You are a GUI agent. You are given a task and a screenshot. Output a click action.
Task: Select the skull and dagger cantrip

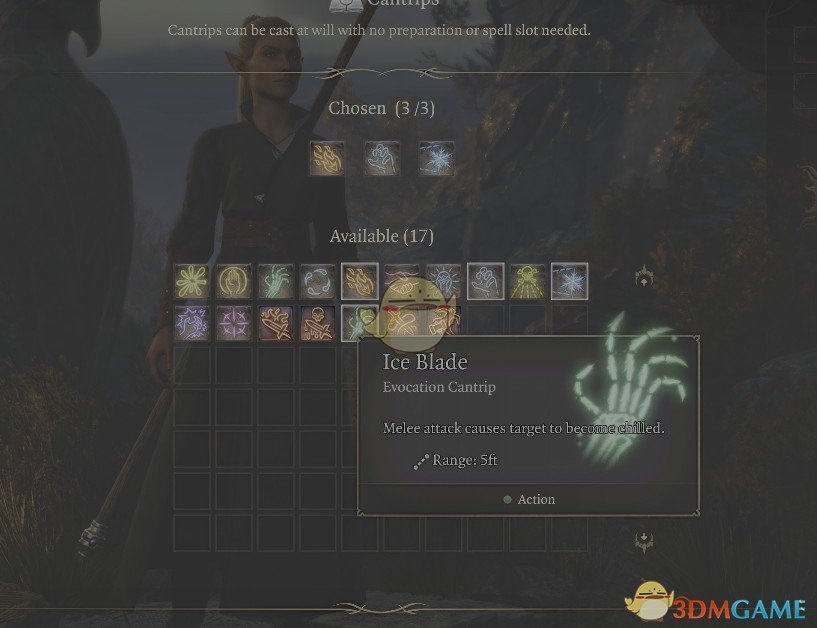(x=318, y=323)
